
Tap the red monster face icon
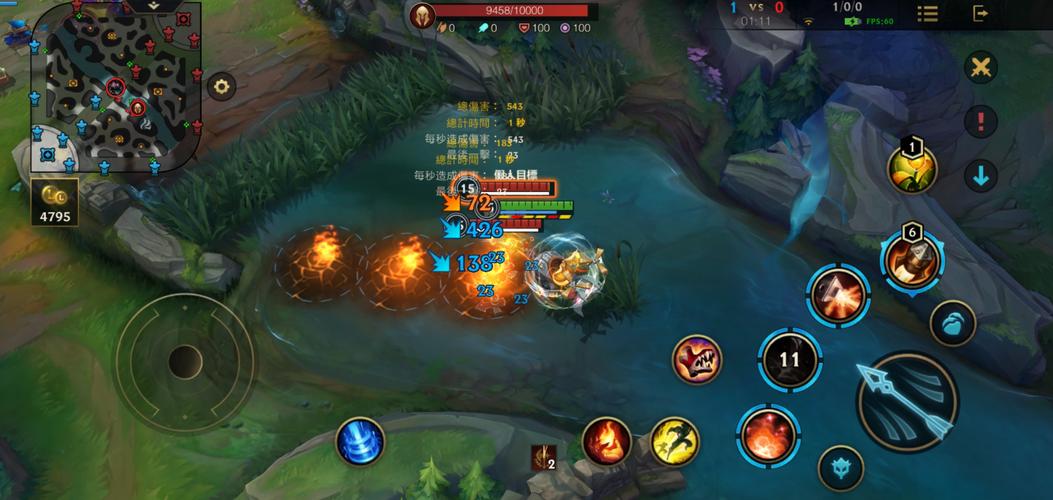coord(696,360)
